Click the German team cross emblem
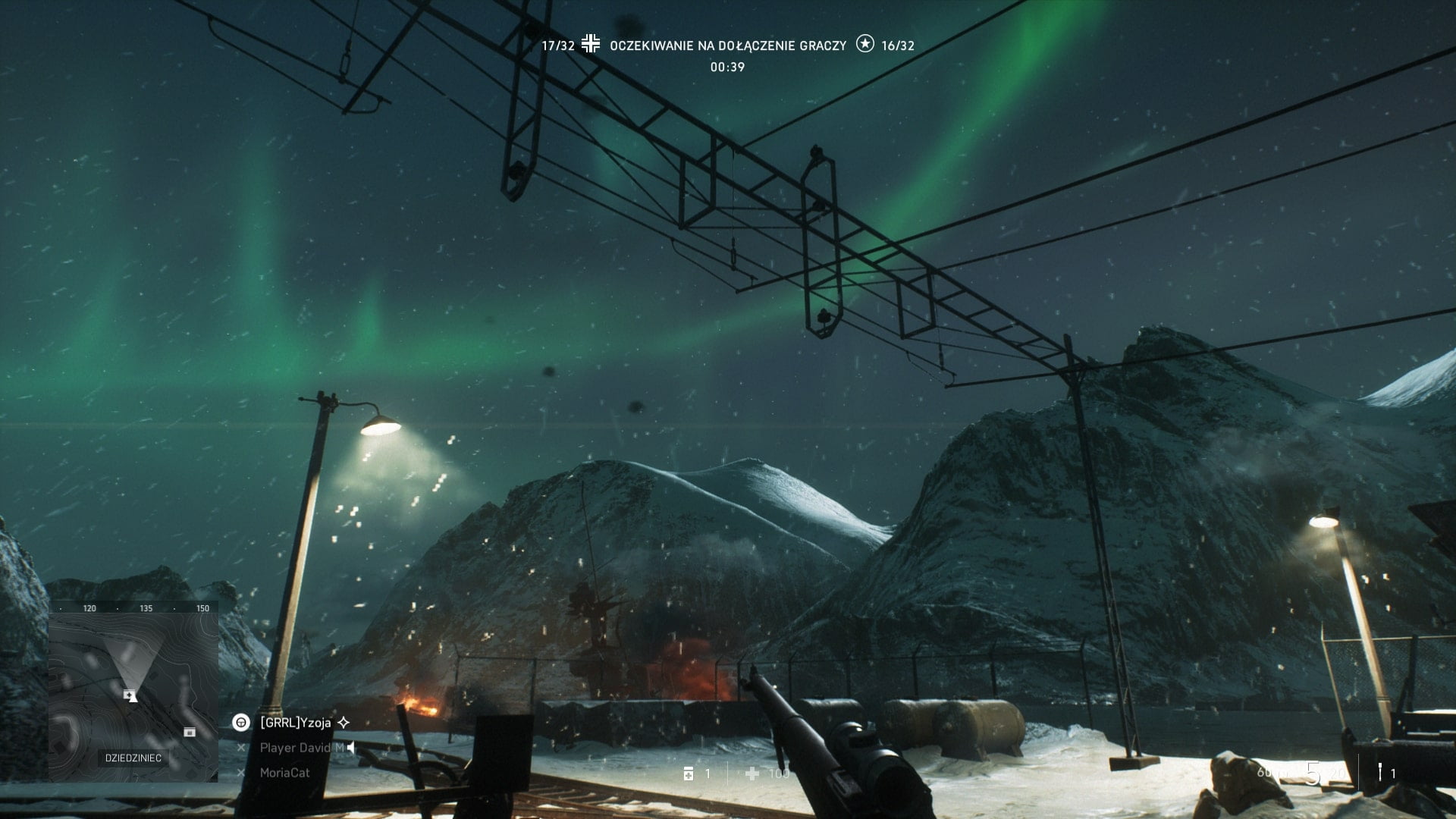 coord(591,44)
